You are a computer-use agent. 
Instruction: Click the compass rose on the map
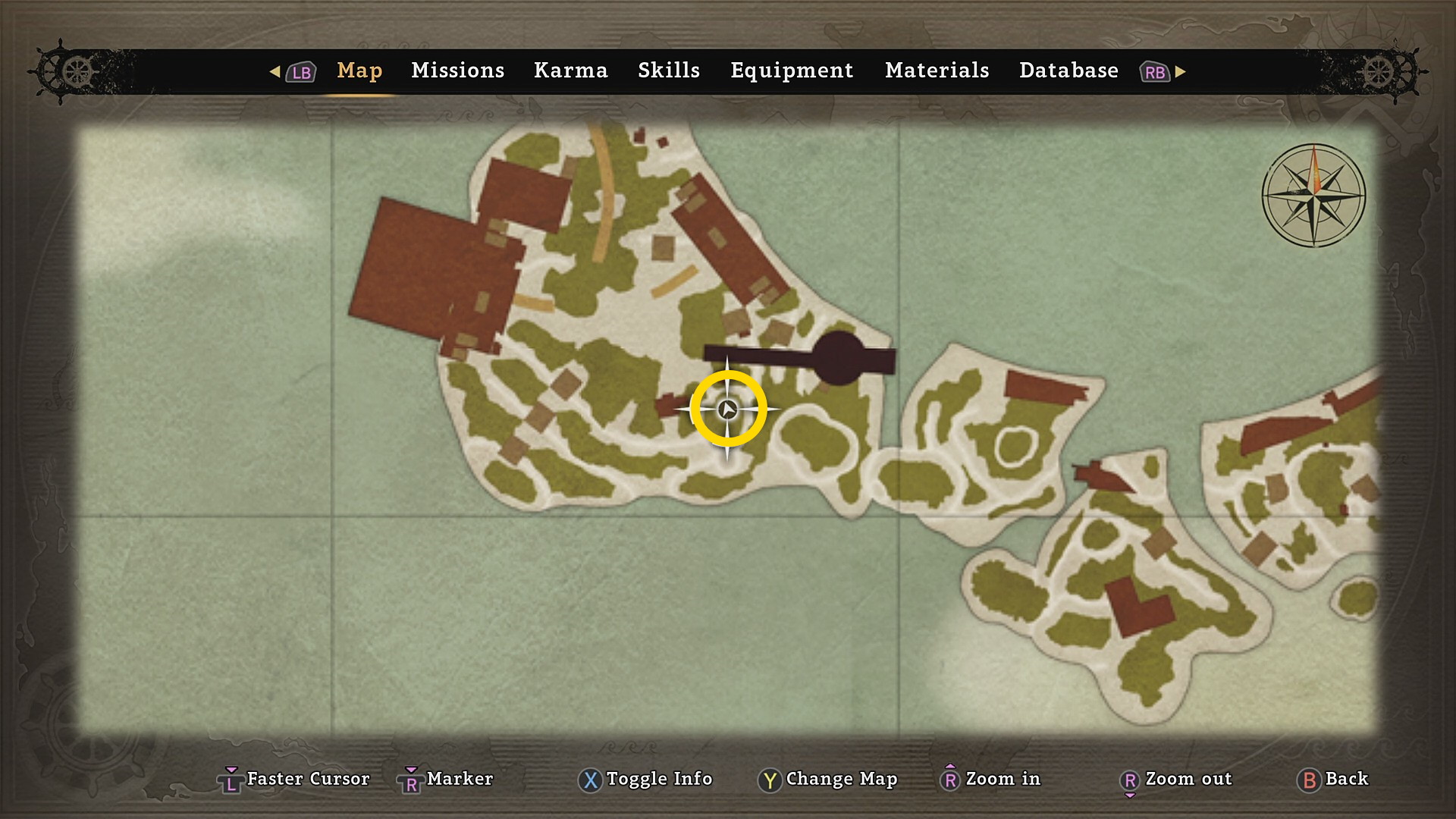(1313, 196)
